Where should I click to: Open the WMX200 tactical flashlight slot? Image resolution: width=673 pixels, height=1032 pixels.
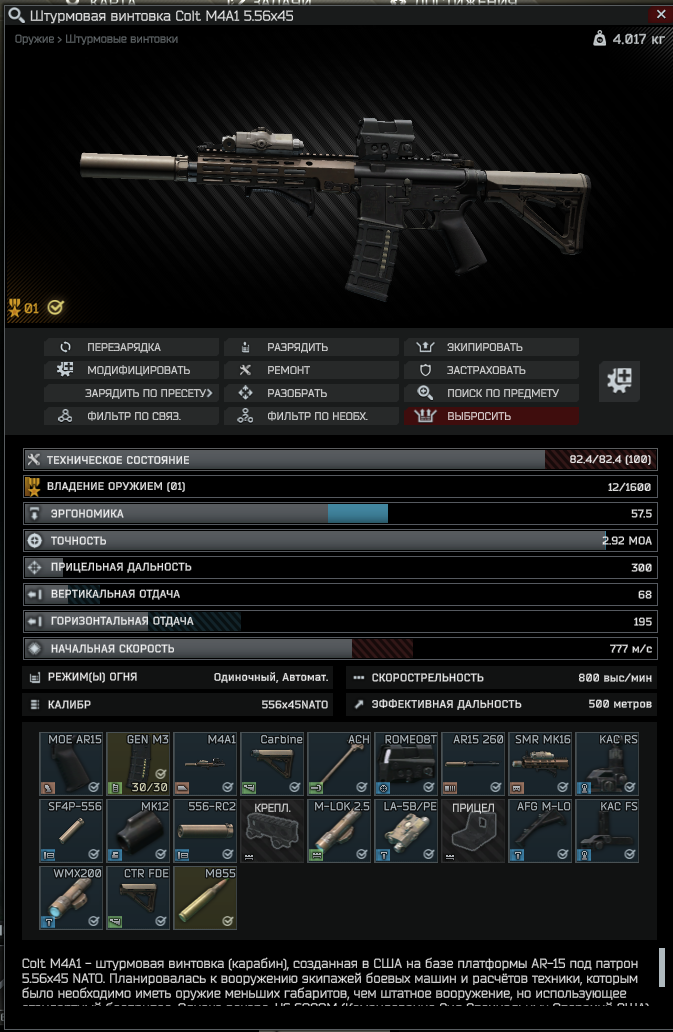point(71,897)
